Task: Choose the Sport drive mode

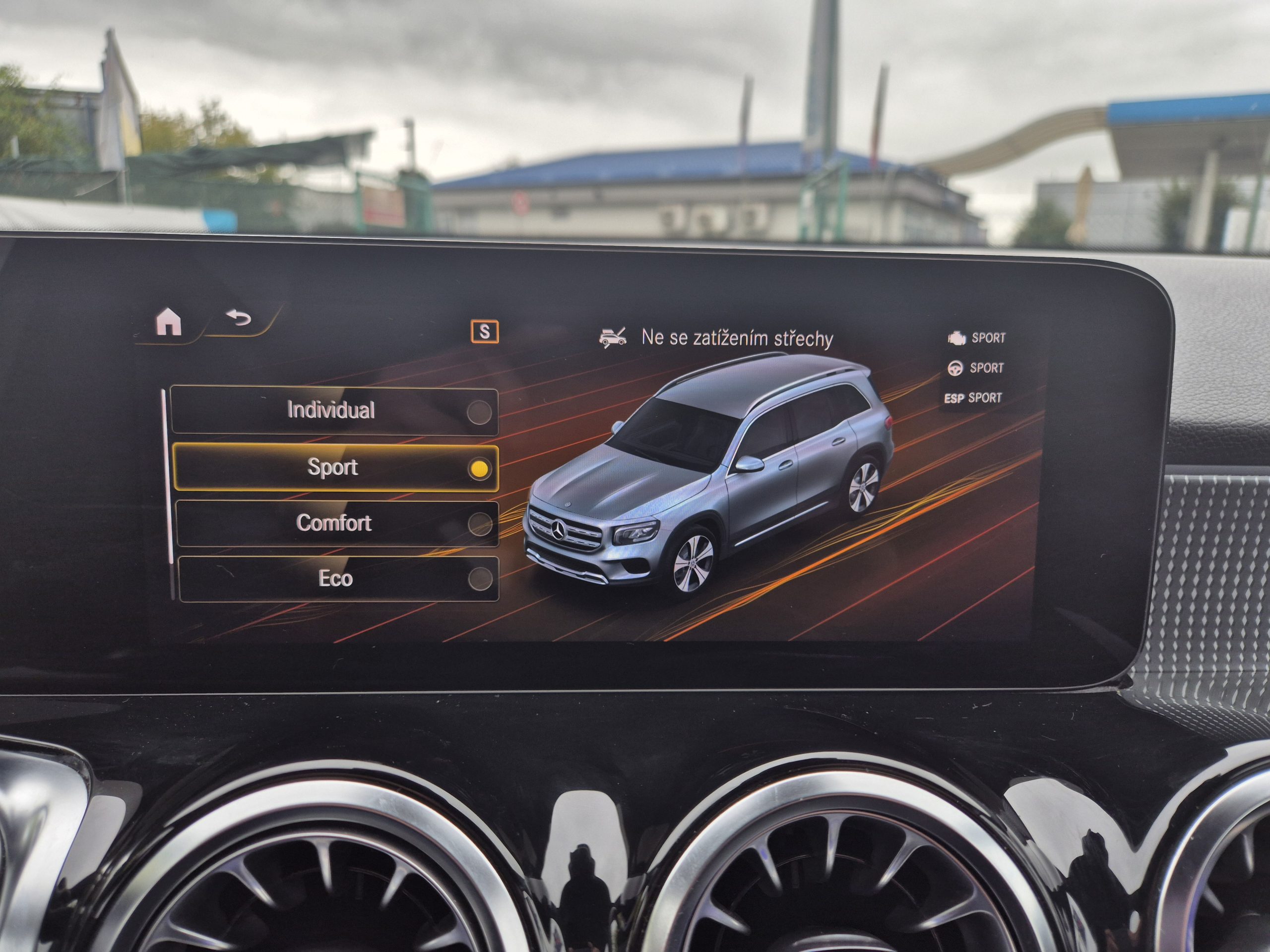Action: [335, 468]
